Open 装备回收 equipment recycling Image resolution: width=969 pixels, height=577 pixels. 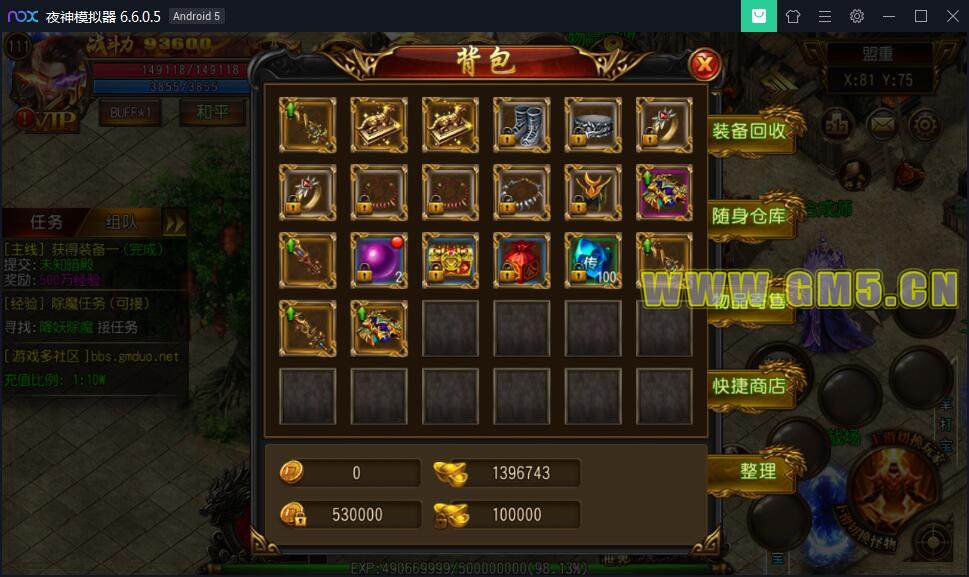pos(749,131)
